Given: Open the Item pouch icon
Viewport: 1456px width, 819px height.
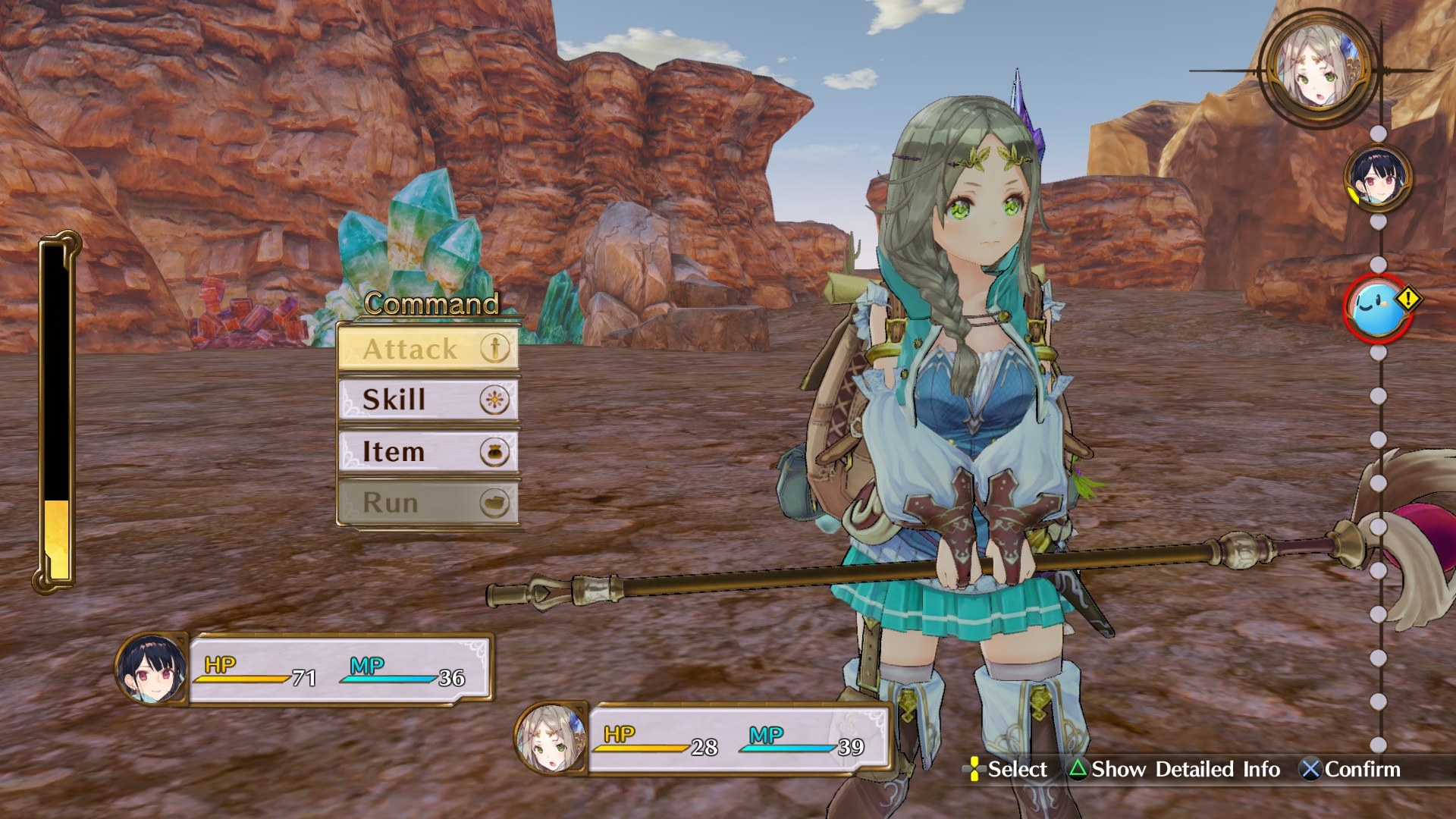Looking at the screenshot, I should tap(495, 451).
